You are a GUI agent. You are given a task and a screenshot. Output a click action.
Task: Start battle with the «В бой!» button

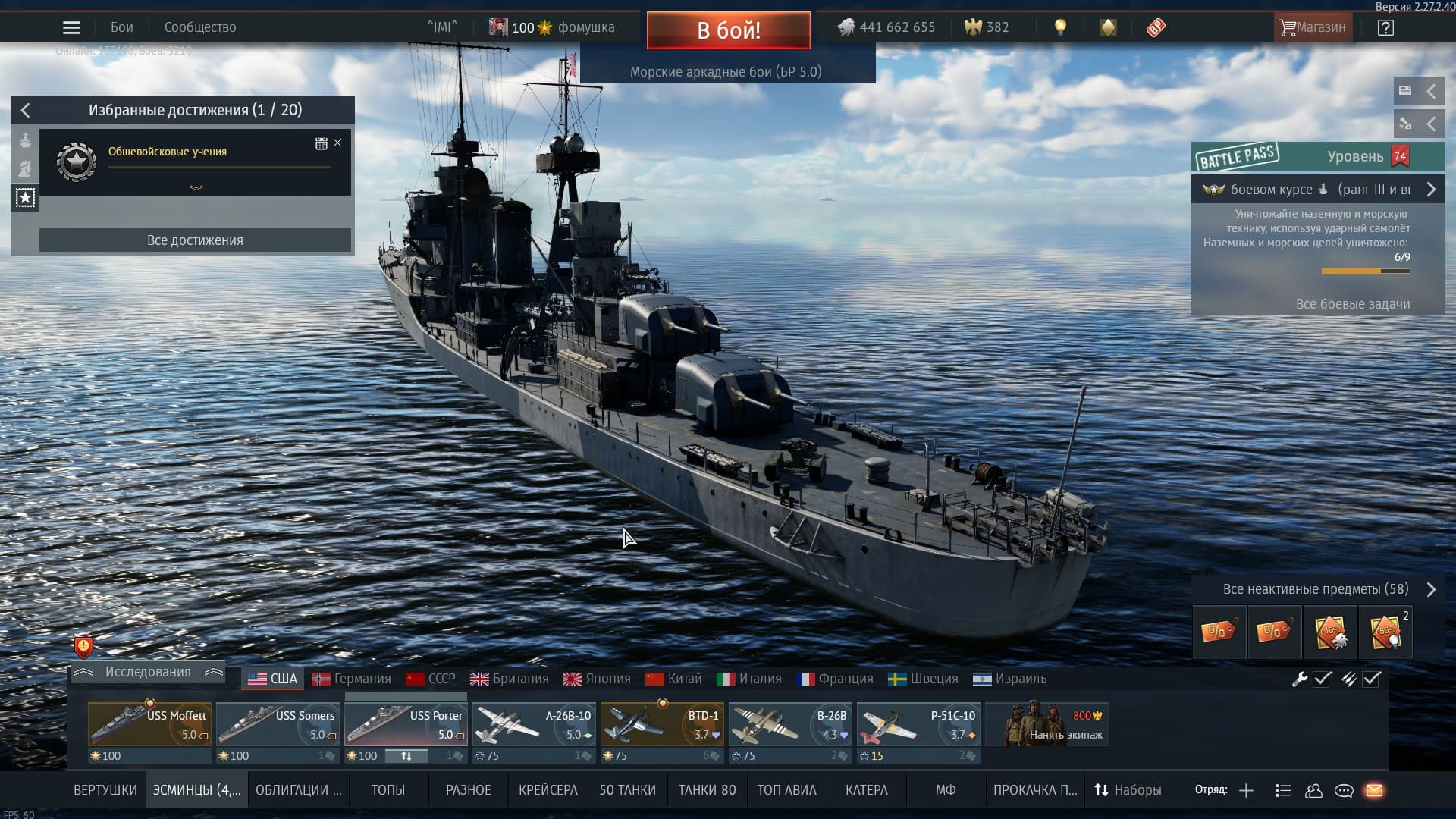728,30
